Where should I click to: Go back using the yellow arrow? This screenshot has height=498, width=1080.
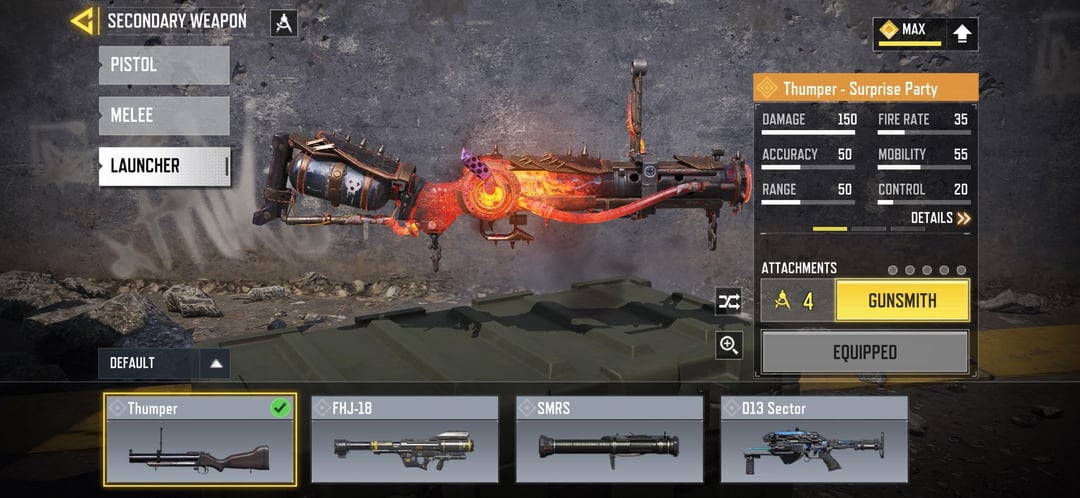[x=82, y=20]
